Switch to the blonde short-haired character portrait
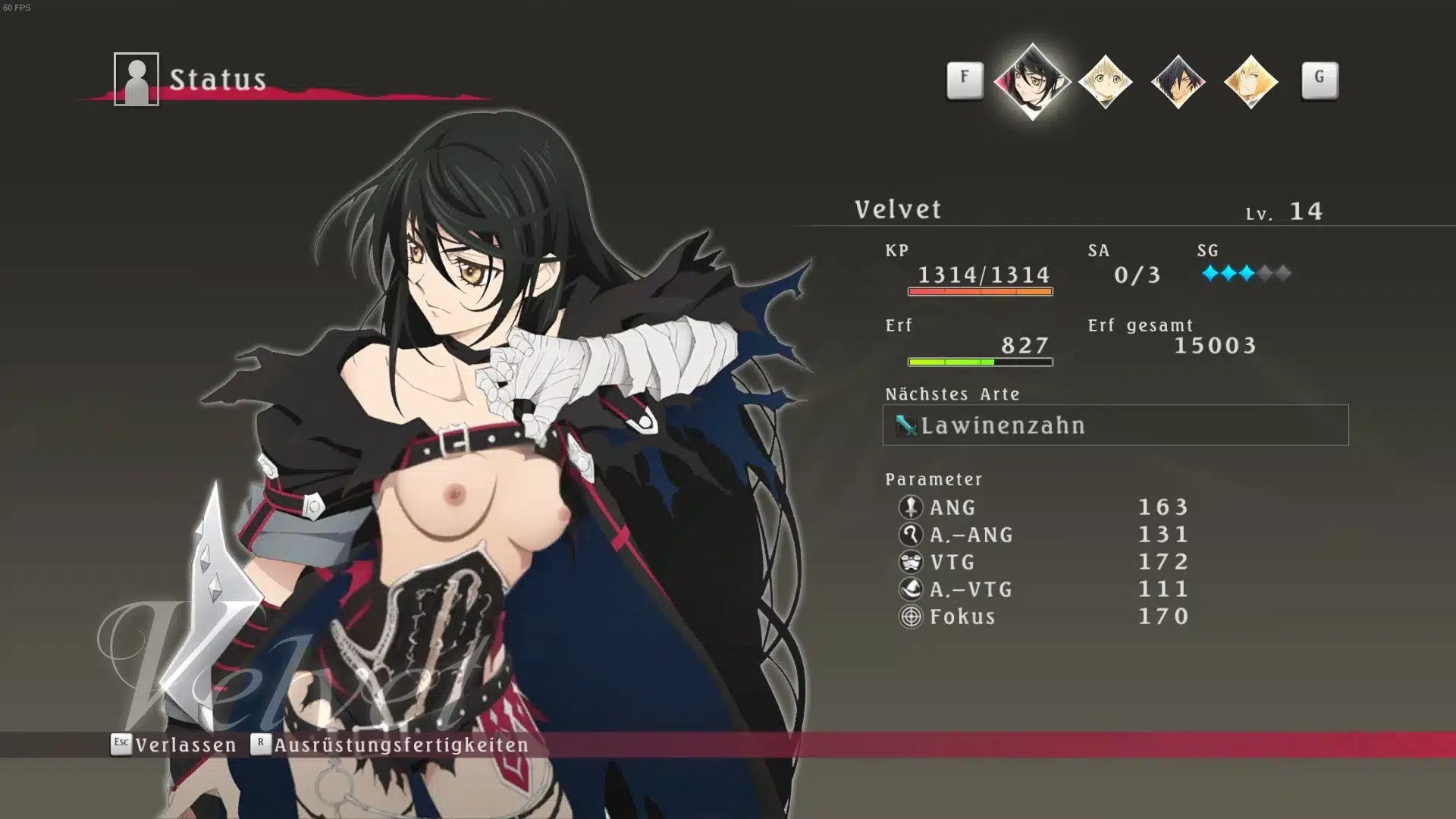1456x819 pixels. pyautogui.click(x=1105, y=81)
